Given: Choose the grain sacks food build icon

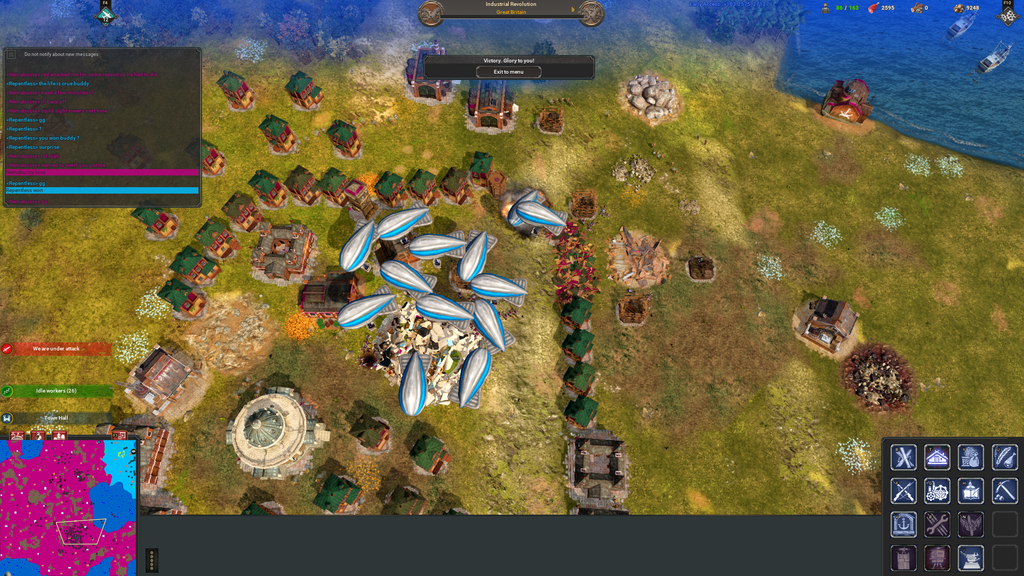Looking at the screenshot, I should [970, 458].
